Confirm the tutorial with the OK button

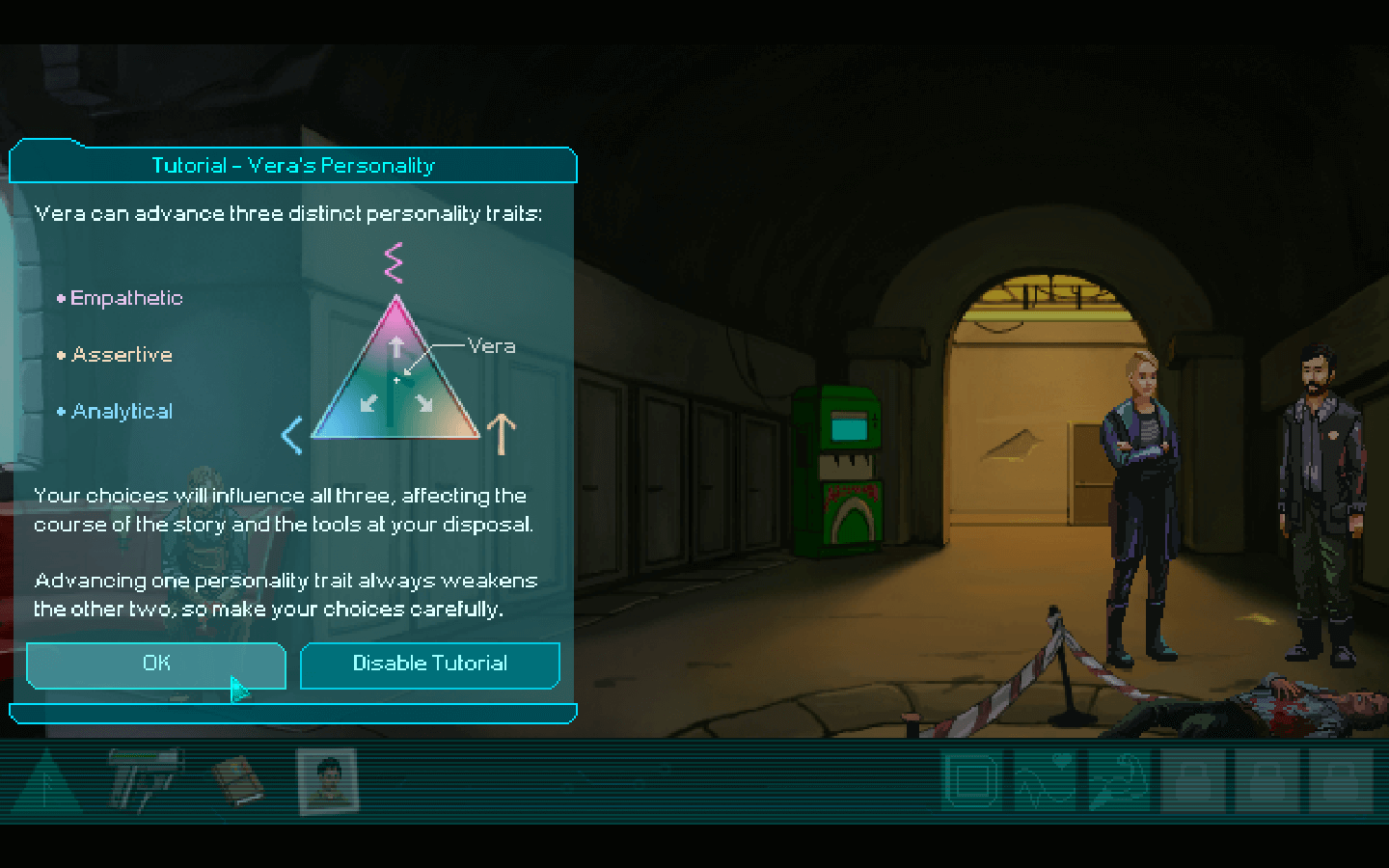tap(156, 665)
